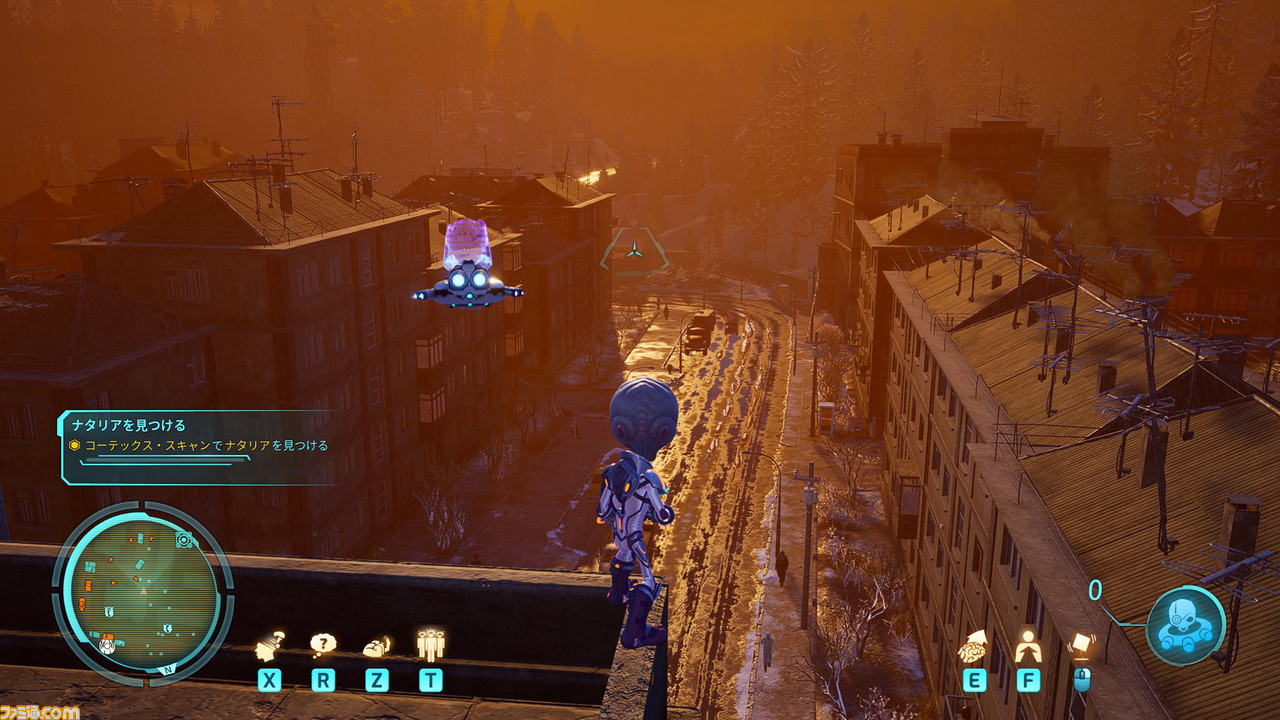1280x720 pixels.
Task: Use the thought bubble question mark ability
Action: coord(323,646)
